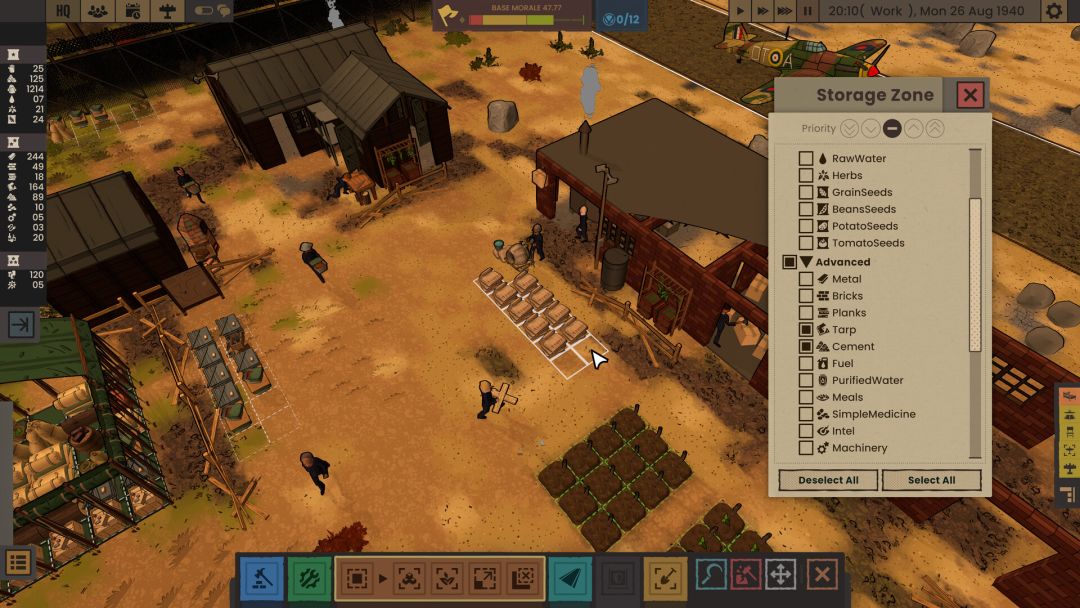The width and height of the screenshot is (1080, 608).
Task: Tick the Metal checkbox
Action: tap(806, 279)
